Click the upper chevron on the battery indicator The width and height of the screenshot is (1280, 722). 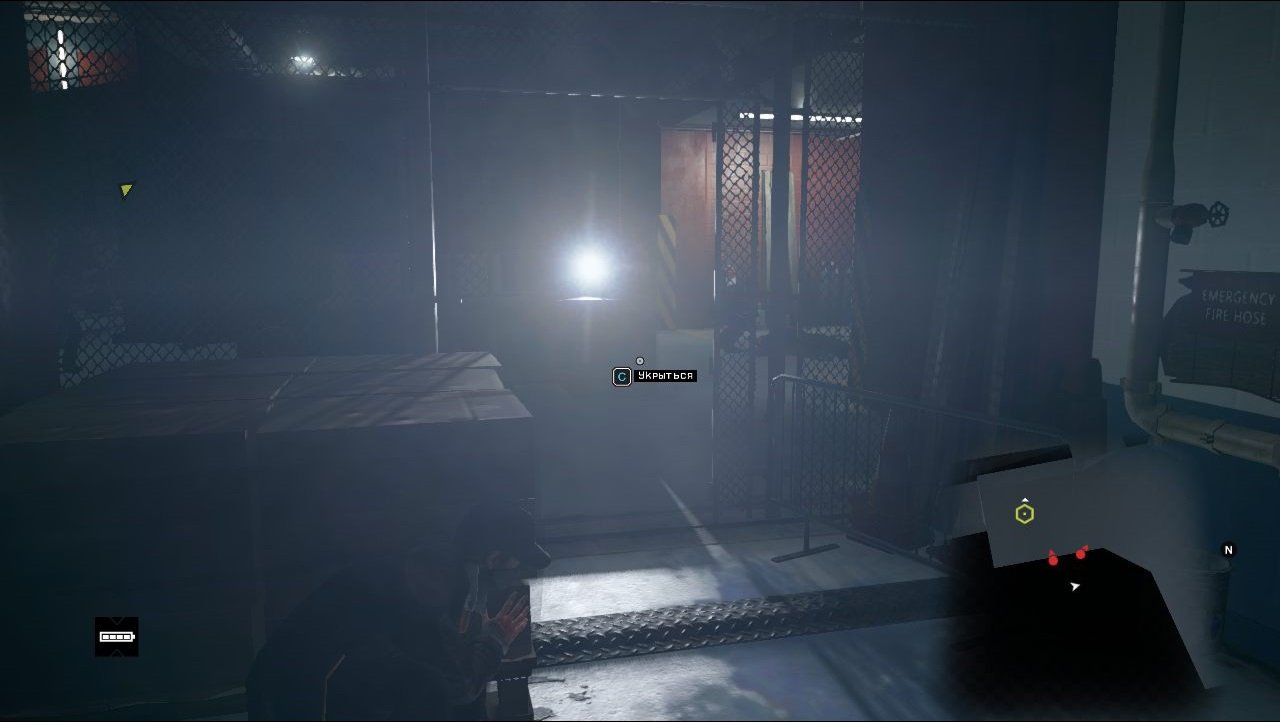point(117,620)
